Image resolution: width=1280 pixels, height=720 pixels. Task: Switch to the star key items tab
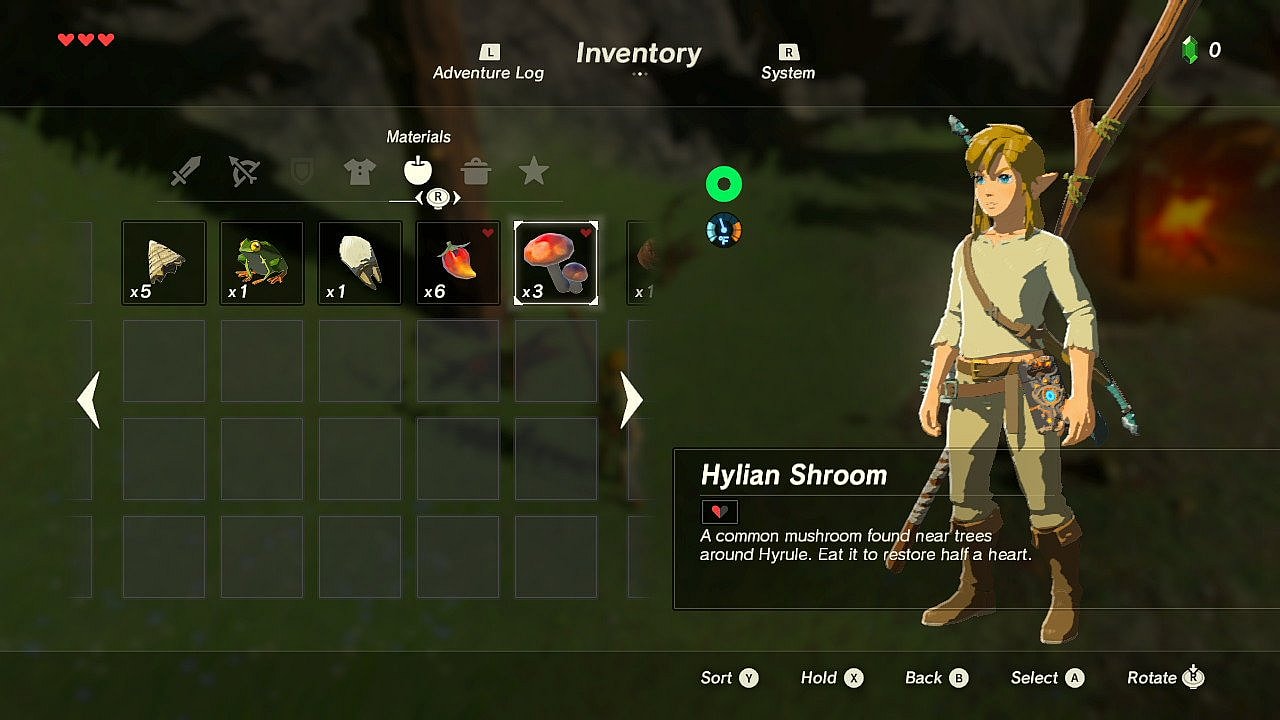click(x=534, y=172)
